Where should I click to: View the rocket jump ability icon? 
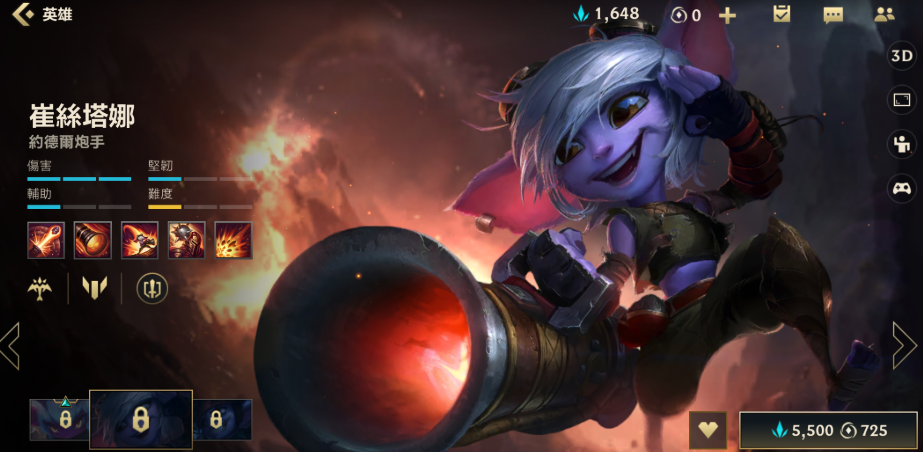tap(140, 240)
